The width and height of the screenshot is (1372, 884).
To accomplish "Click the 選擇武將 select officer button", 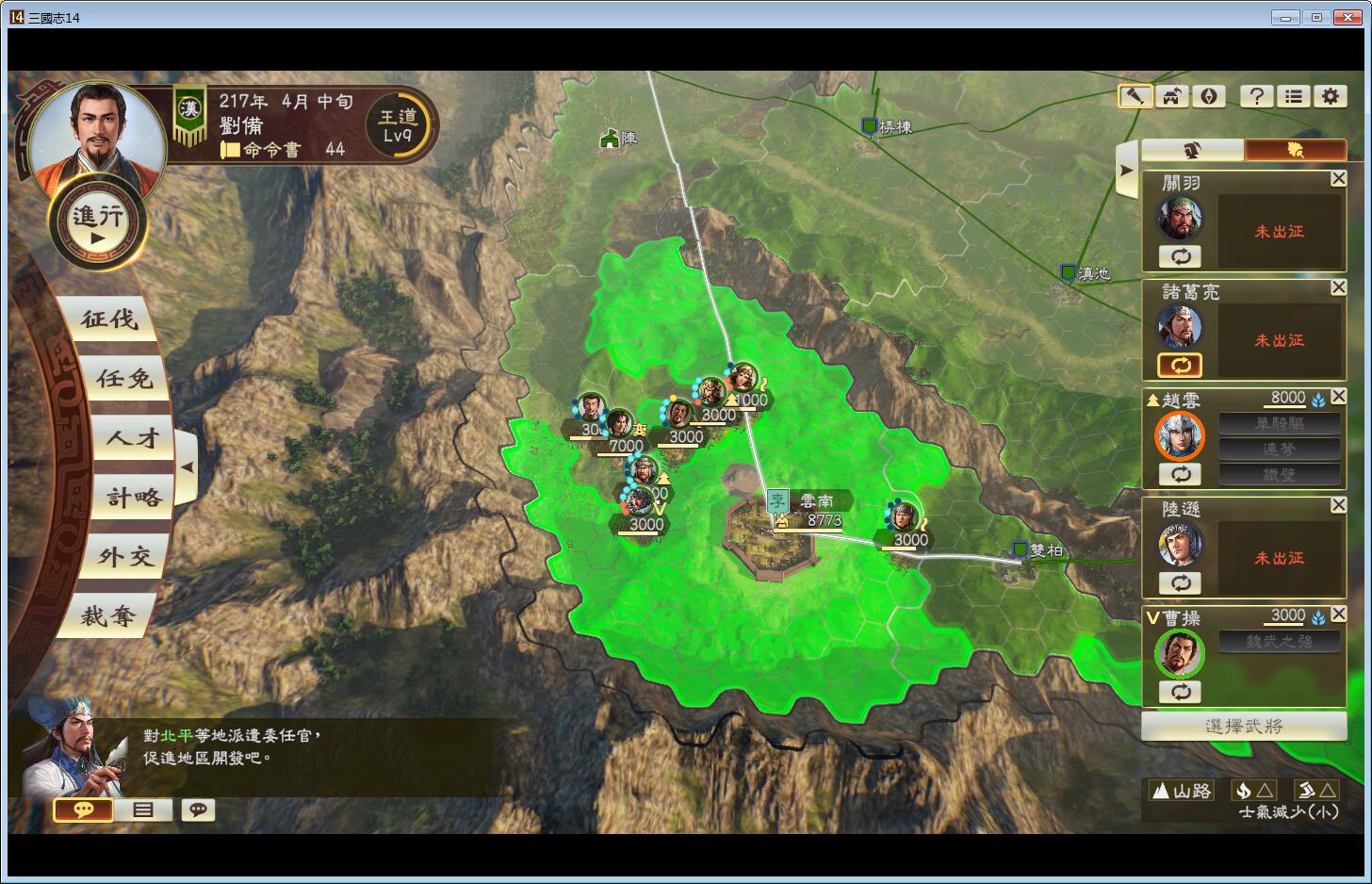I will click(1243, 726).
